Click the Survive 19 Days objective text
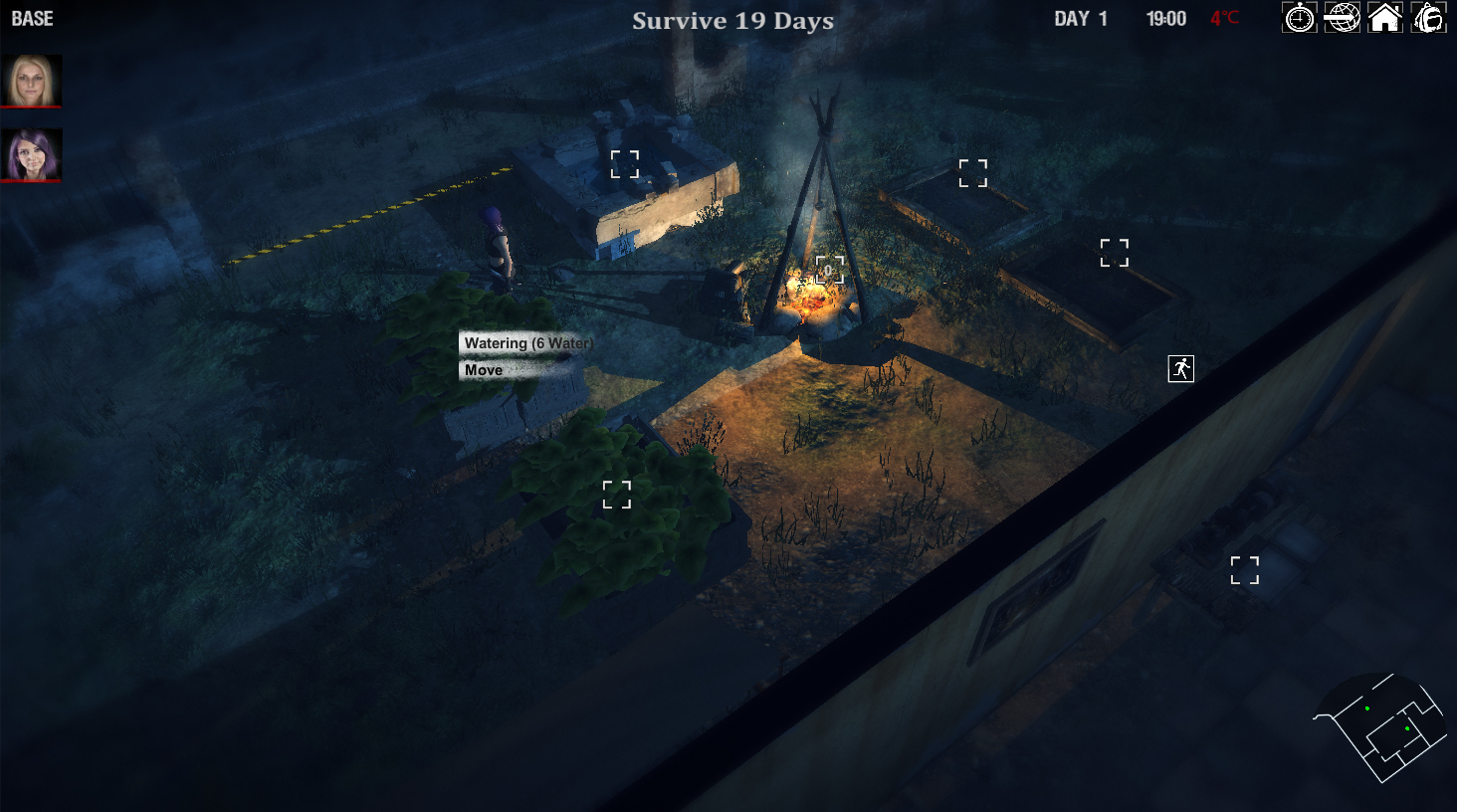Viewport: 1457px width, 812px height. [732, 21]
